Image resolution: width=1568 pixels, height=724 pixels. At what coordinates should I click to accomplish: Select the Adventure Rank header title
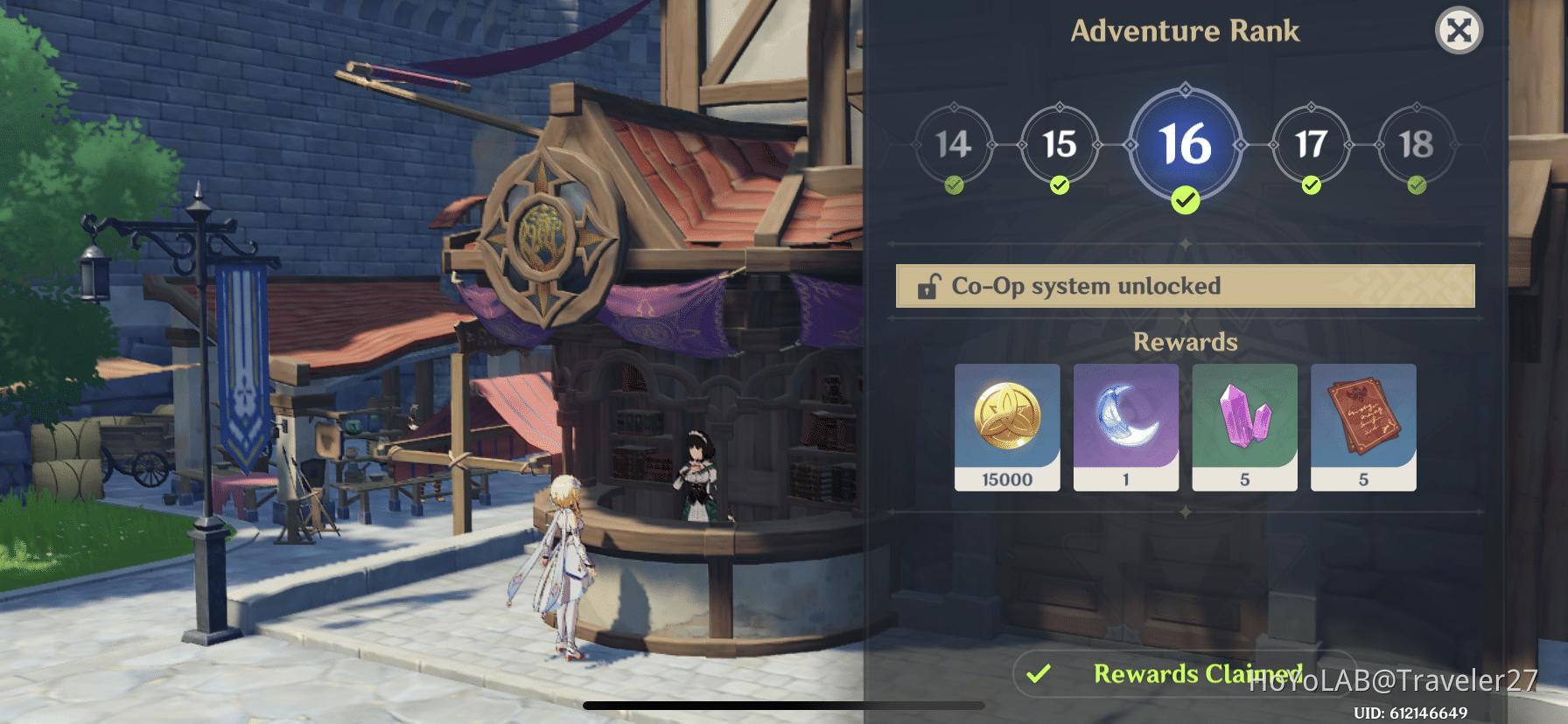pyautogui.click(x=1186, y=31)
